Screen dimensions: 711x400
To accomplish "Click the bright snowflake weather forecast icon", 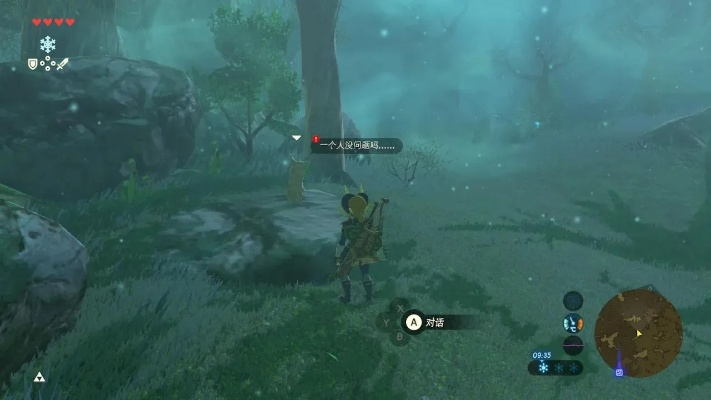I will point(543,368).
